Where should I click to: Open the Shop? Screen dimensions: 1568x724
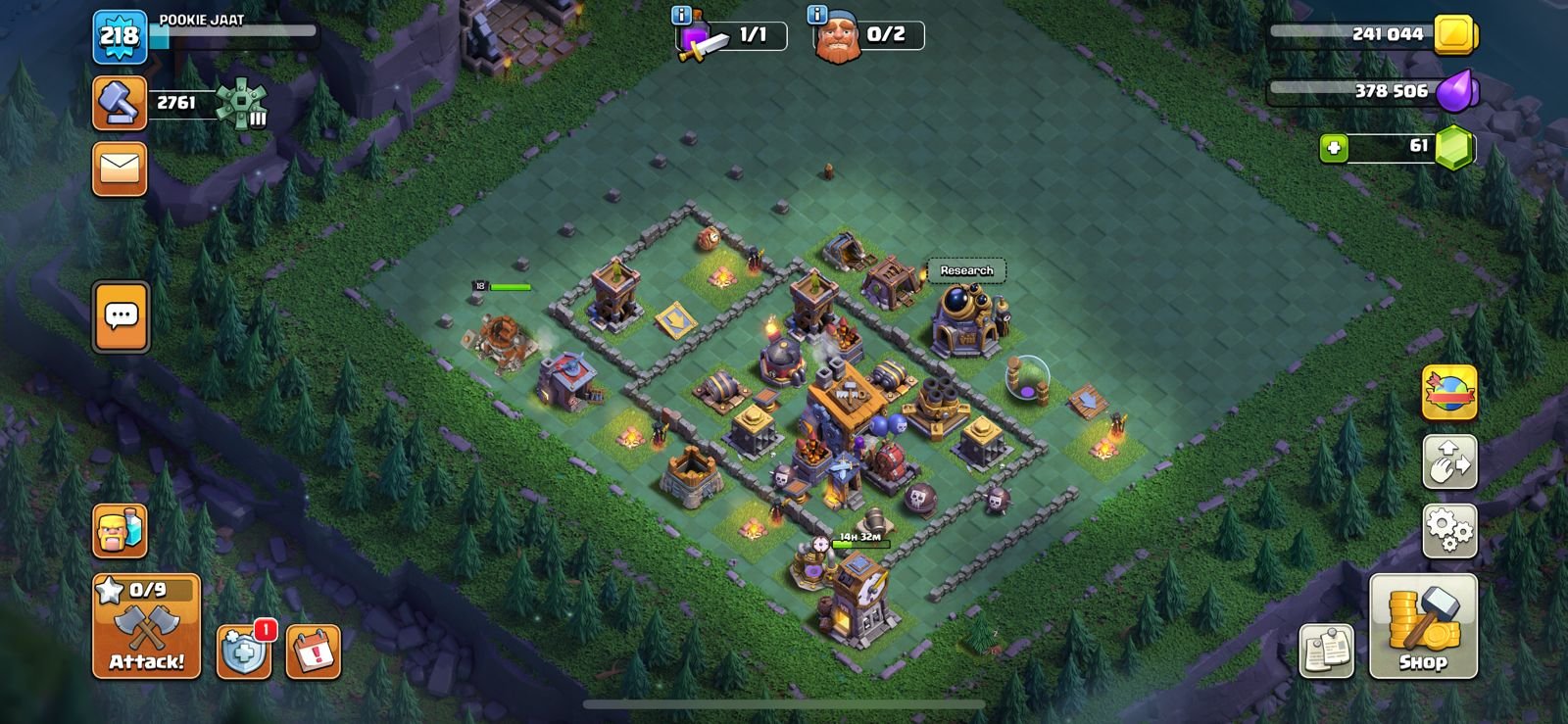(x=1422, y=626)
